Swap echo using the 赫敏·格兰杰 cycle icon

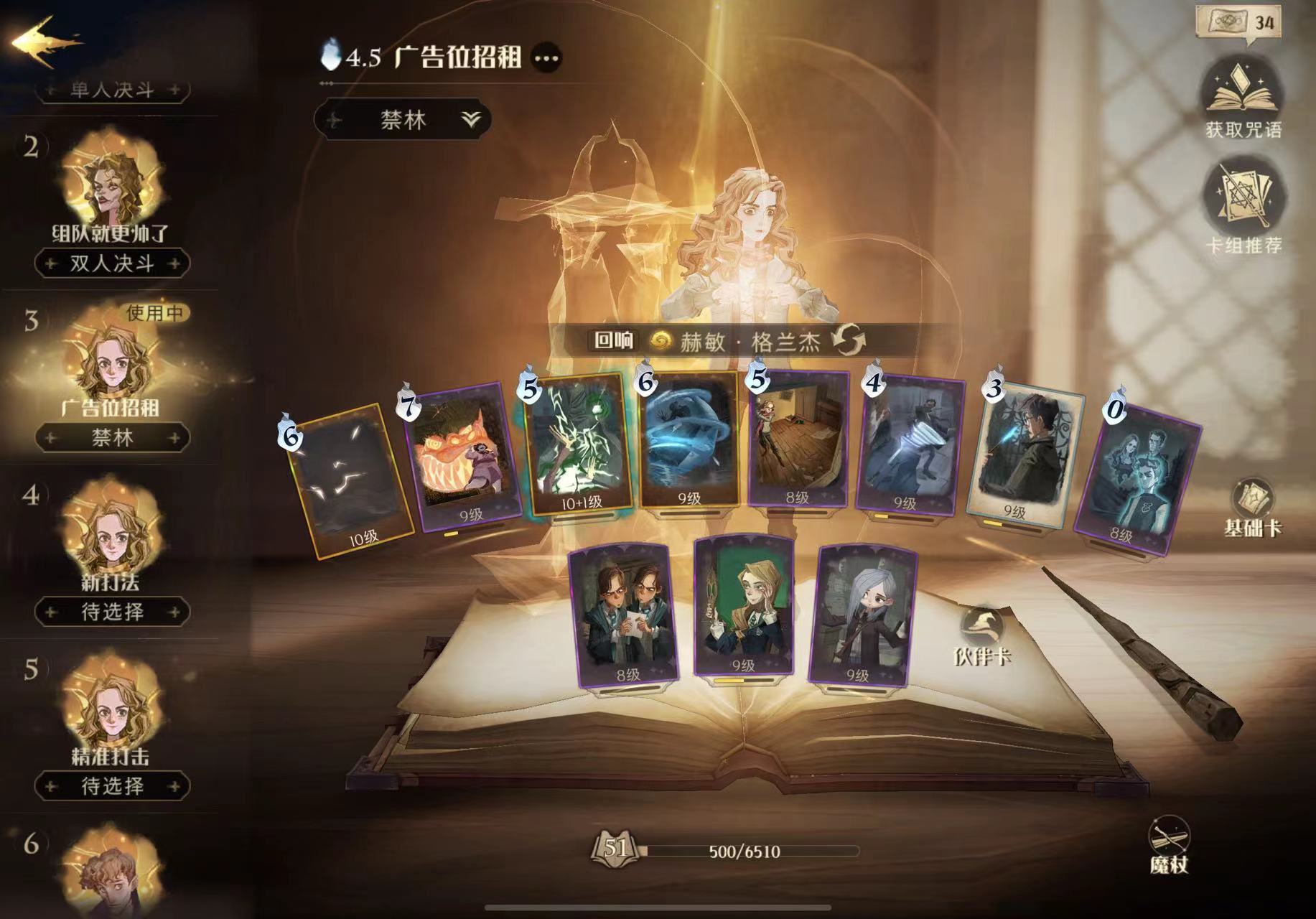pos(849,340)
